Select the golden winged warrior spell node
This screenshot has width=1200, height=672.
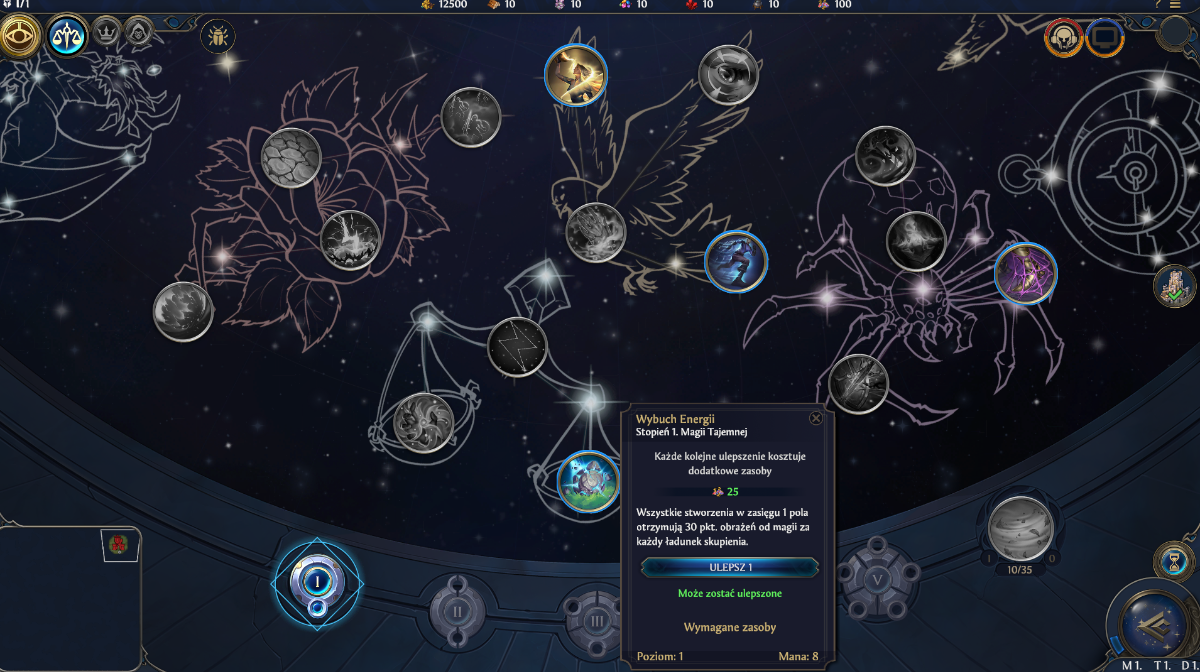576,74
